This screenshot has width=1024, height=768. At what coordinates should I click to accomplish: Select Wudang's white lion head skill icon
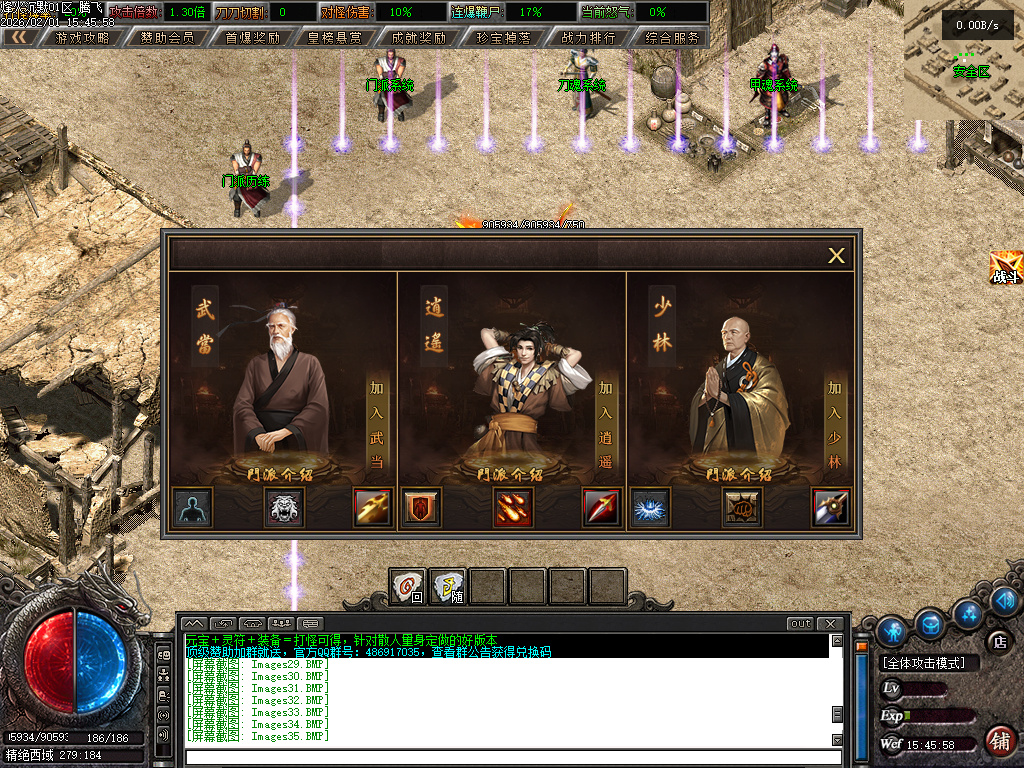pyautogui.click(x=283, y=508)
